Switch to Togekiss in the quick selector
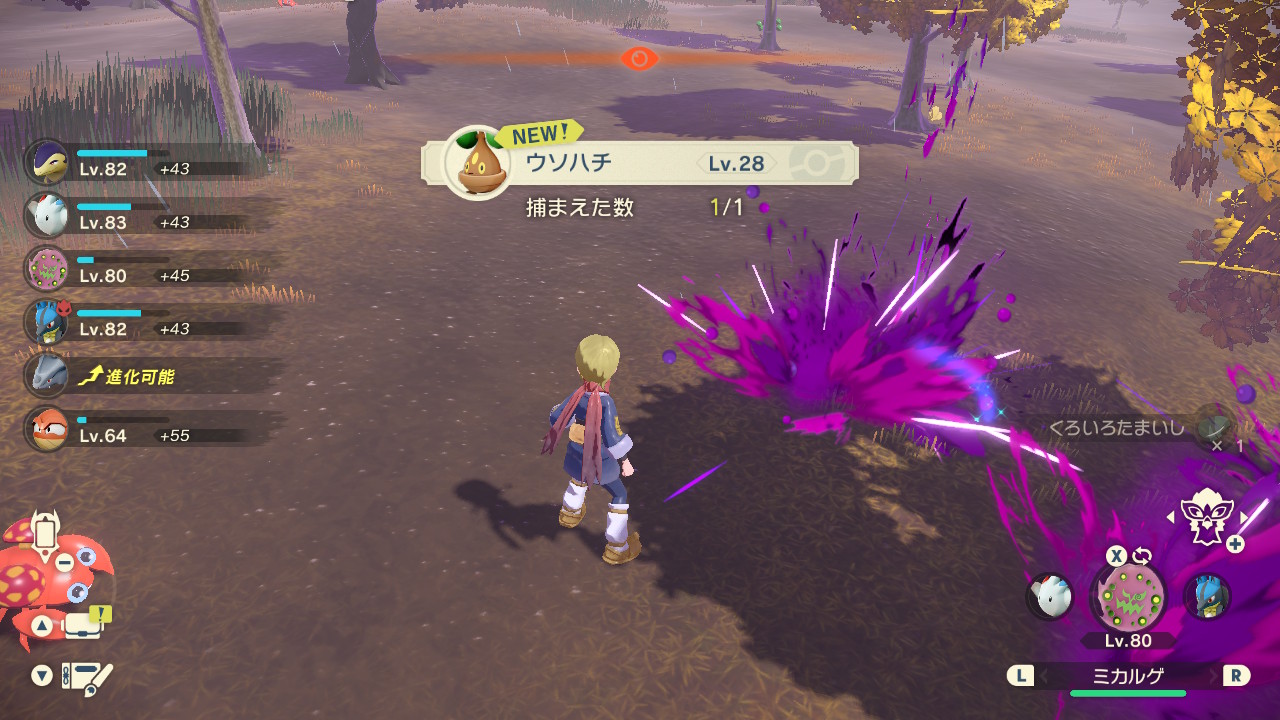This screenshot has height=720, width=1280. (1050, 597)
